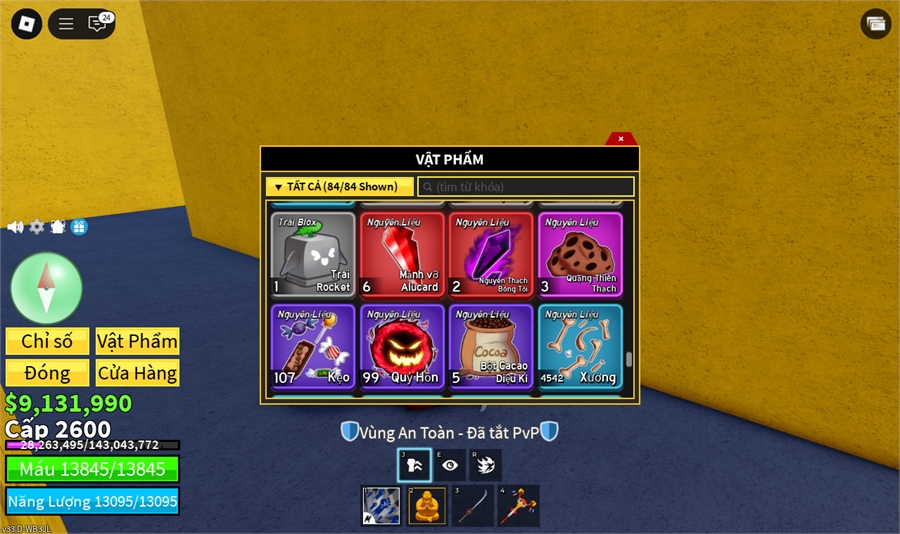Open the Chỉ số stats panel

click(47, 341)
